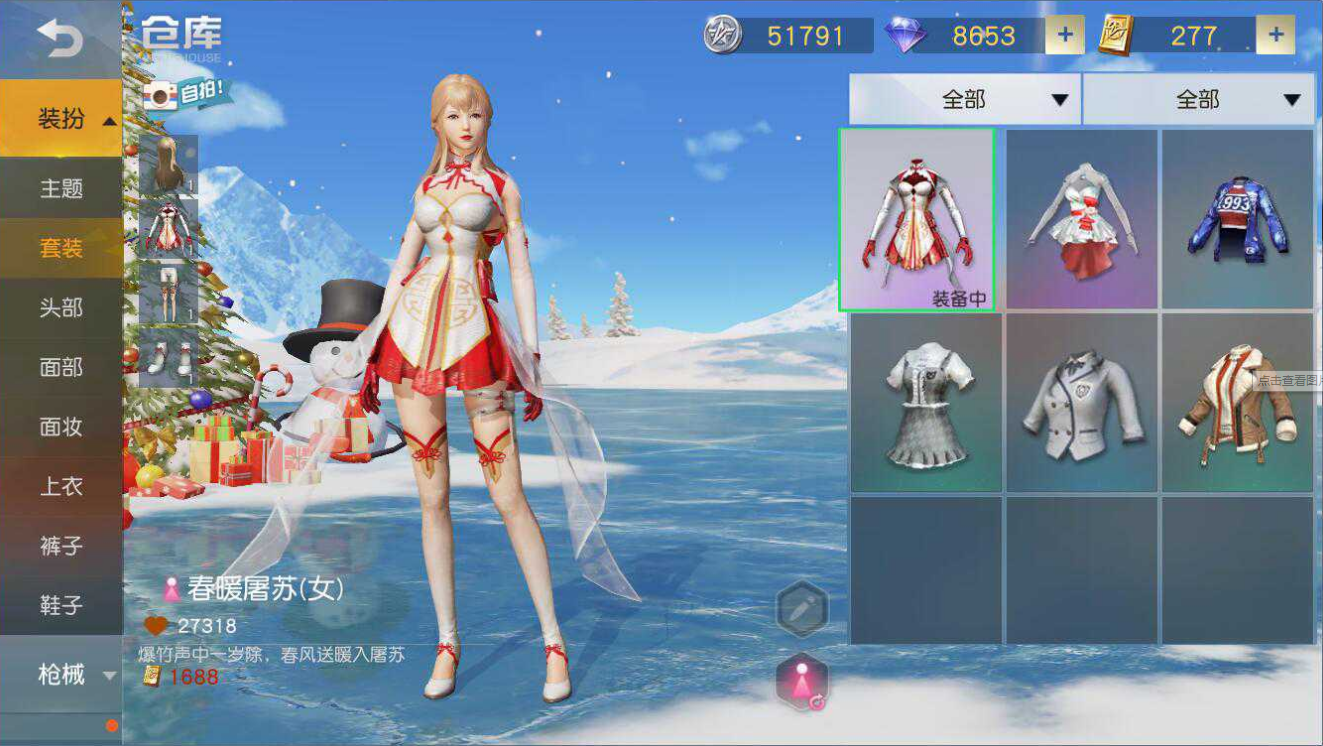Go back using the return arrow

(x=60, y=39)
